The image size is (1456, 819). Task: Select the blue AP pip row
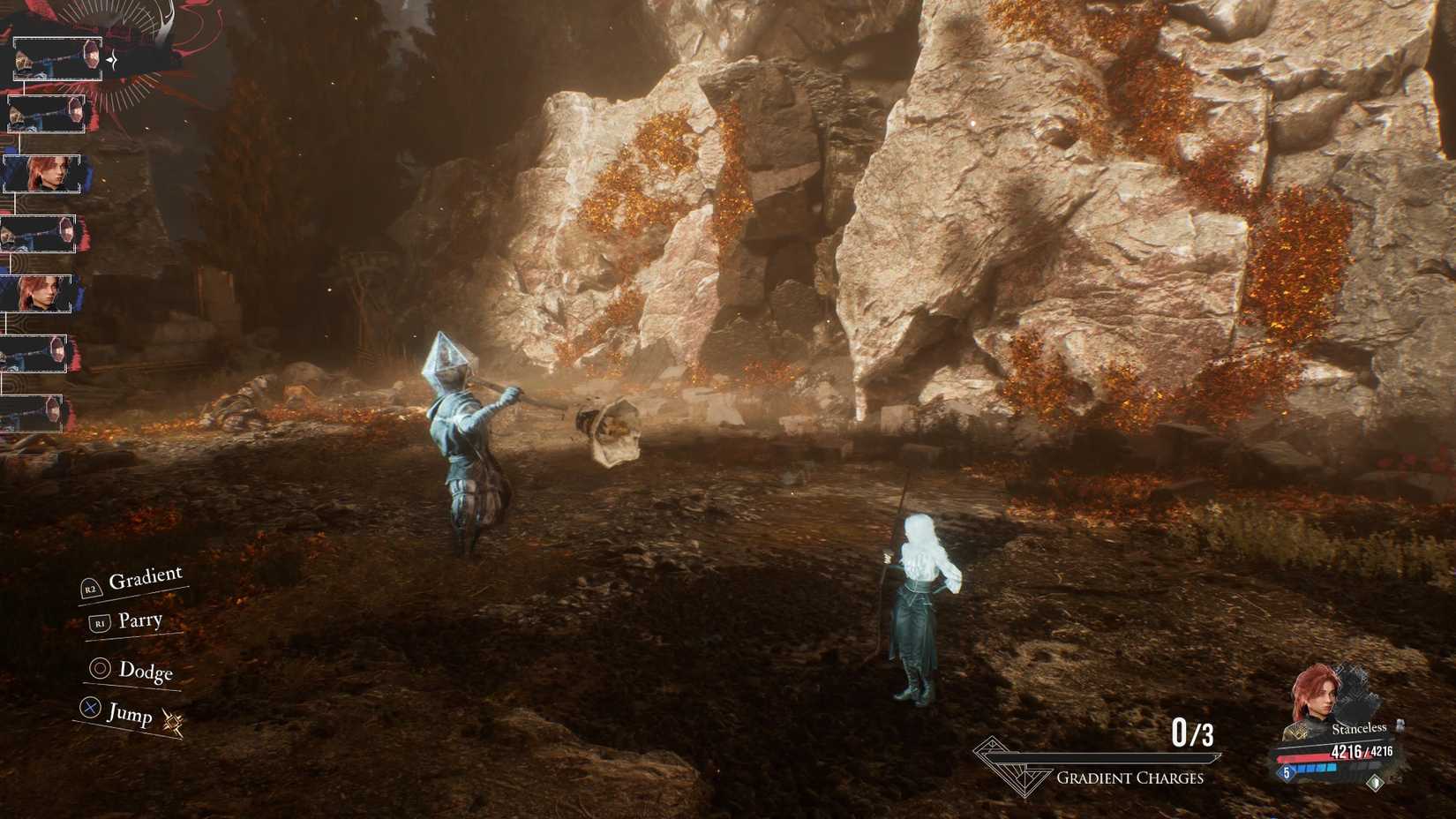point(1314,768)
